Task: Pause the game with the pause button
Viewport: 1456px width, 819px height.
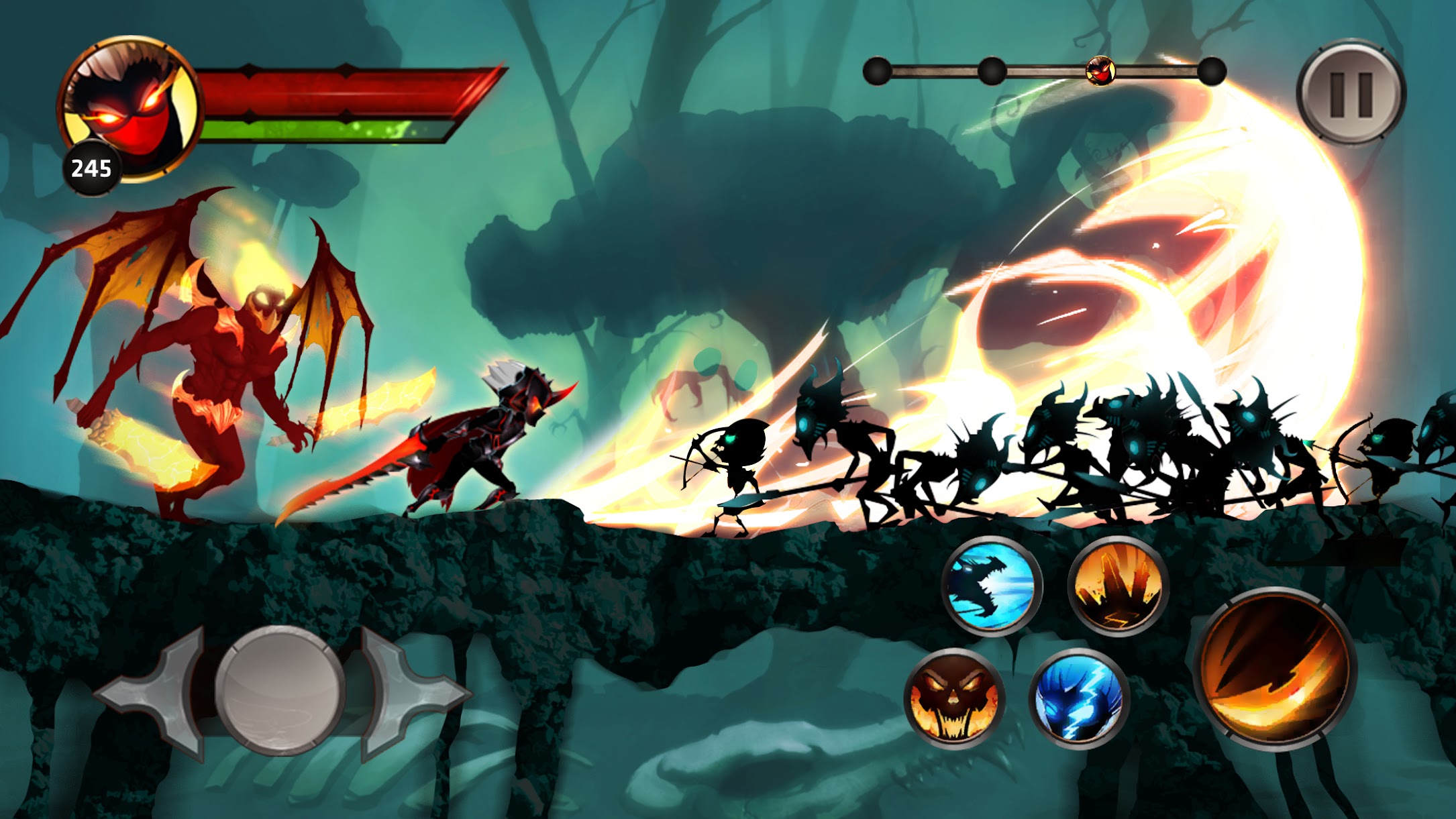Action: click(1351, 93)
